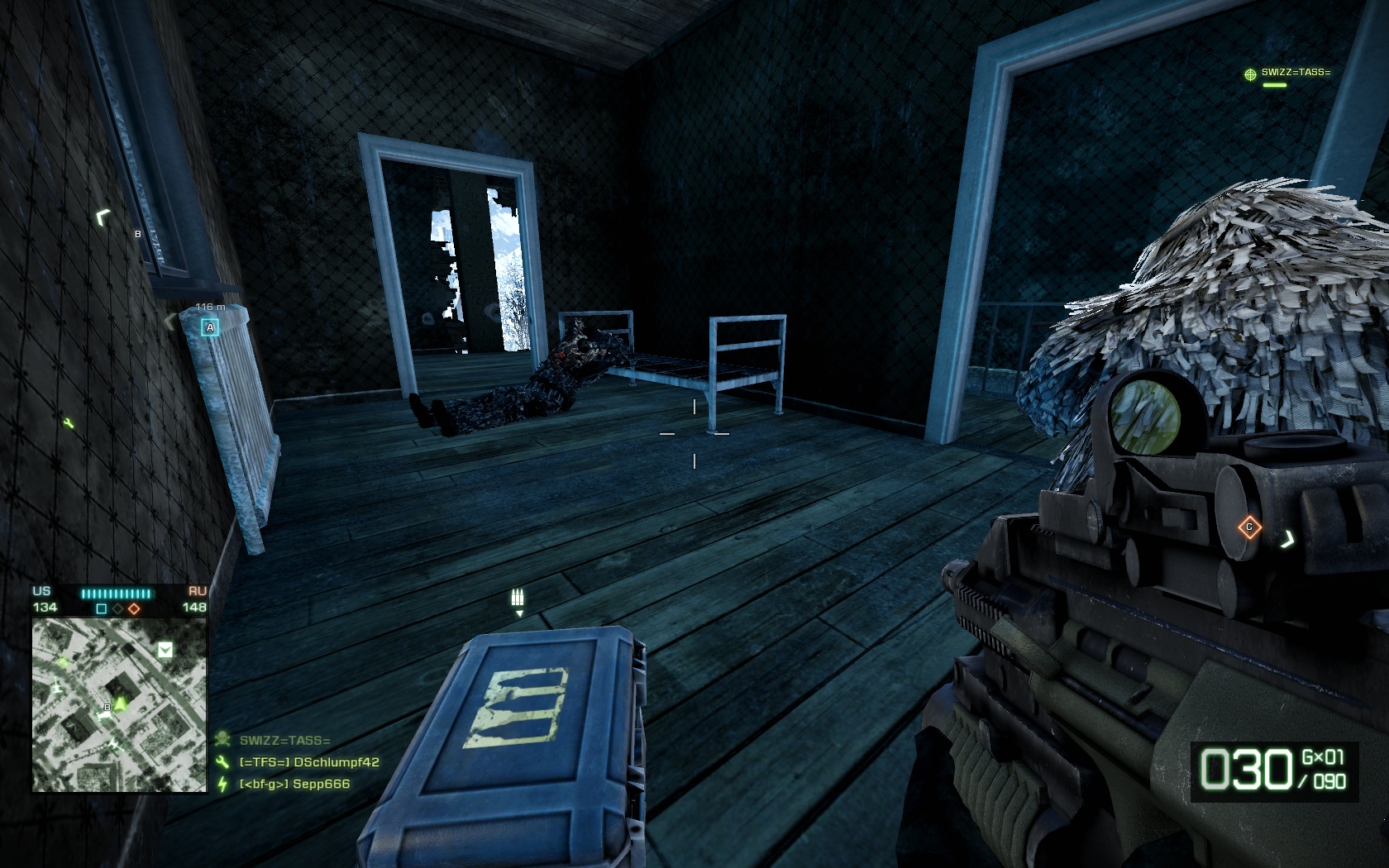Select the white checkmark marker on the minimap

coord(165,650)
